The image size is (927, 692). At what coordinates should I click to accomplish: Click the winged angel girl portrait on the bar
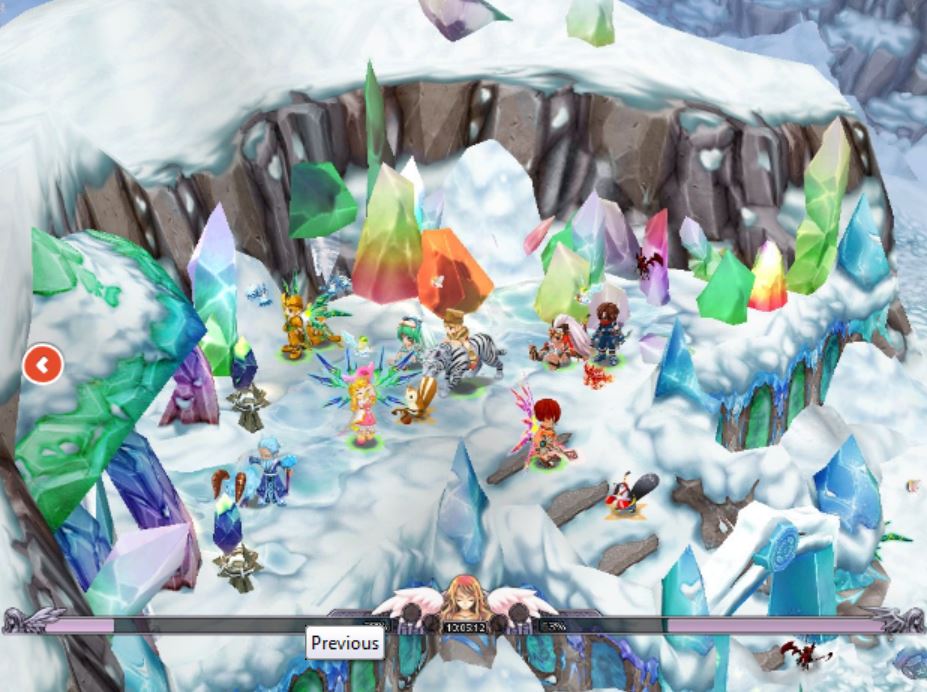(x=464, y=598)
